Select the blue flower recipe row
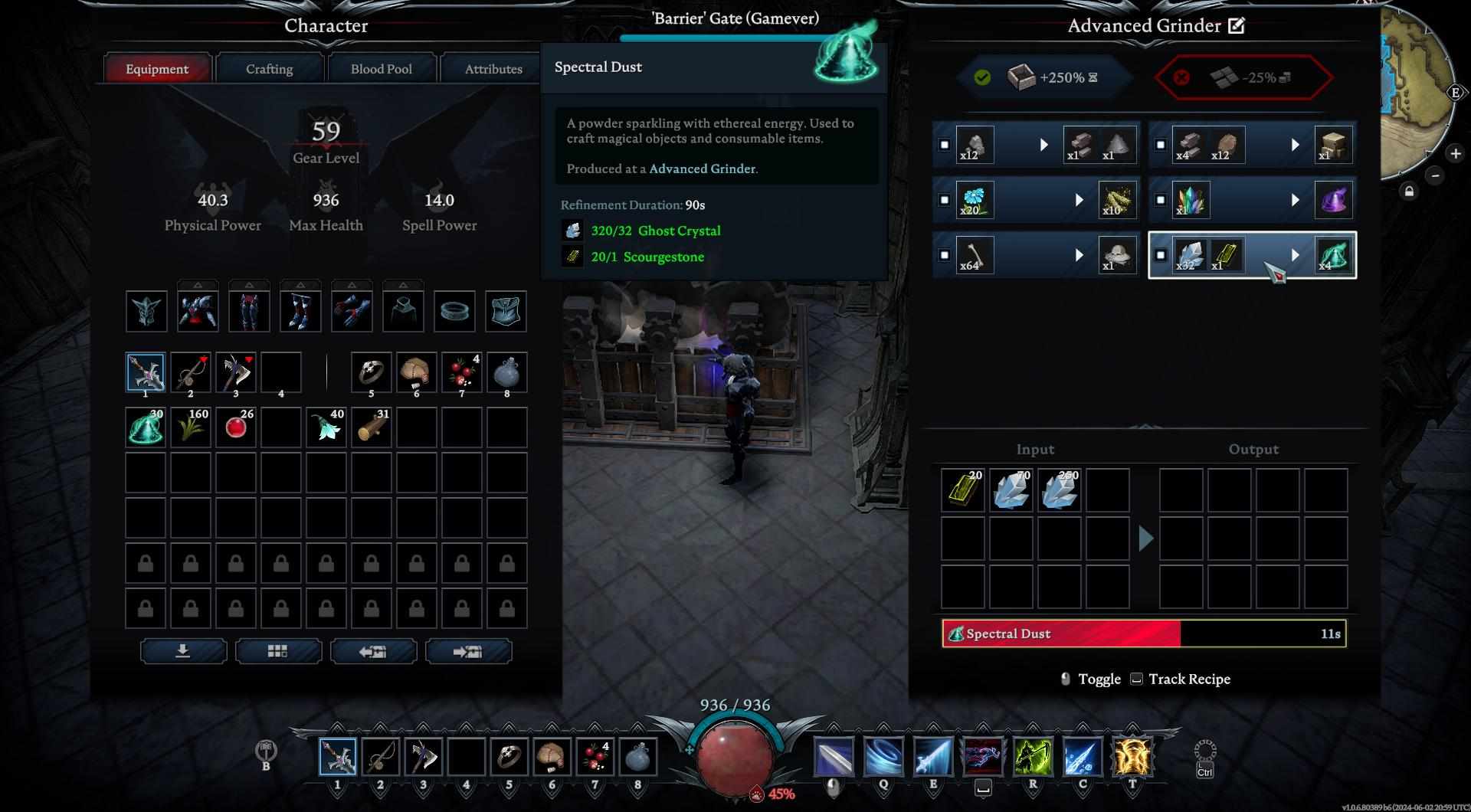1471x812 pixels. point(1036,200)
